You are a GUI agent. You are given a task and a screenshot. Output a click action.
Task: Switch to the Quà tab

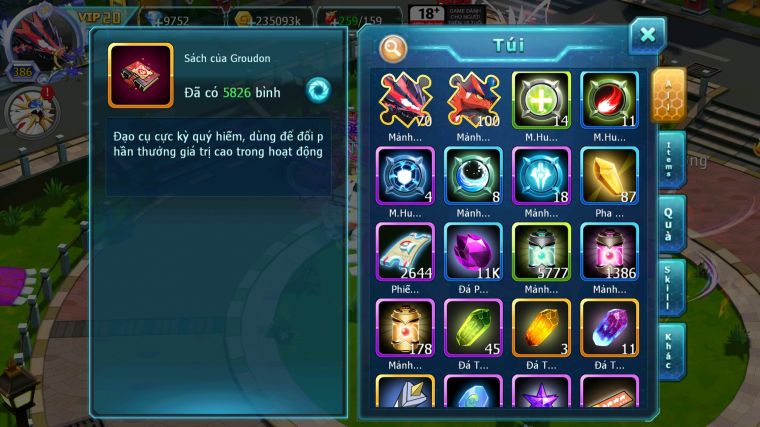(671, 222)
